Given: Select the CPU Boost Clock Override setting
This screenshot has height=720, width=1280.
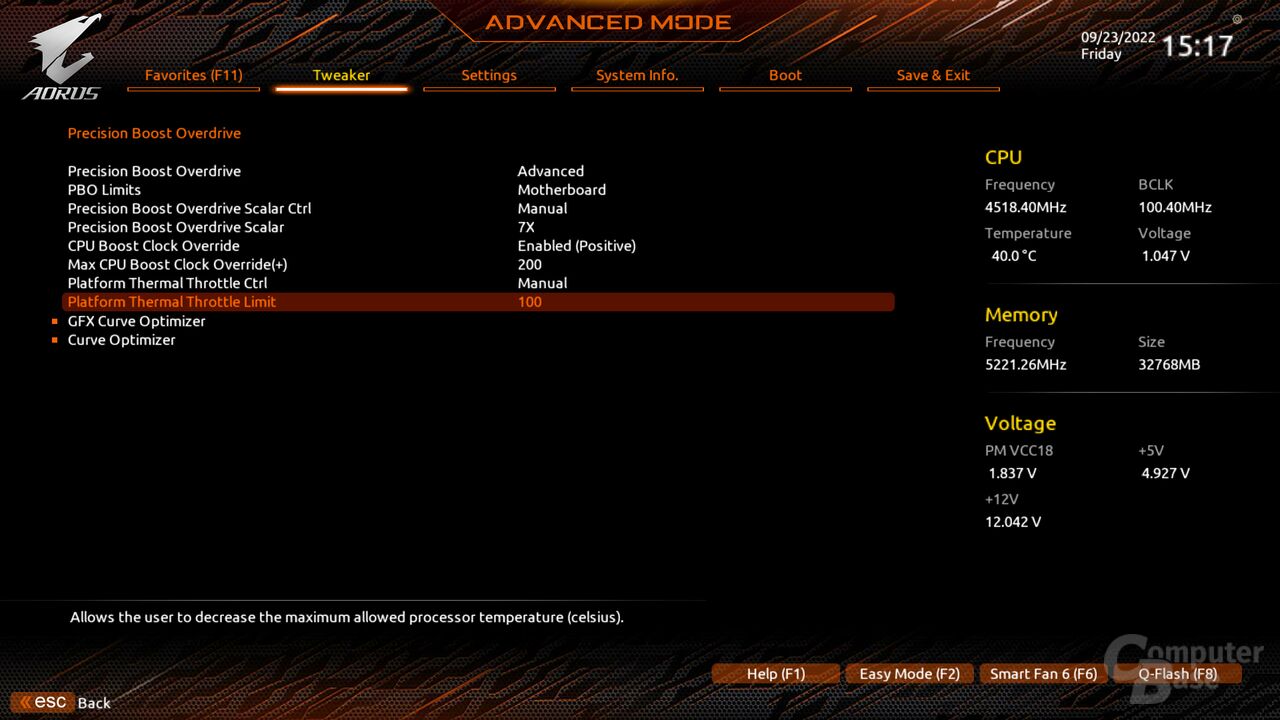Looking at the screenshot, I should [153, 246].
